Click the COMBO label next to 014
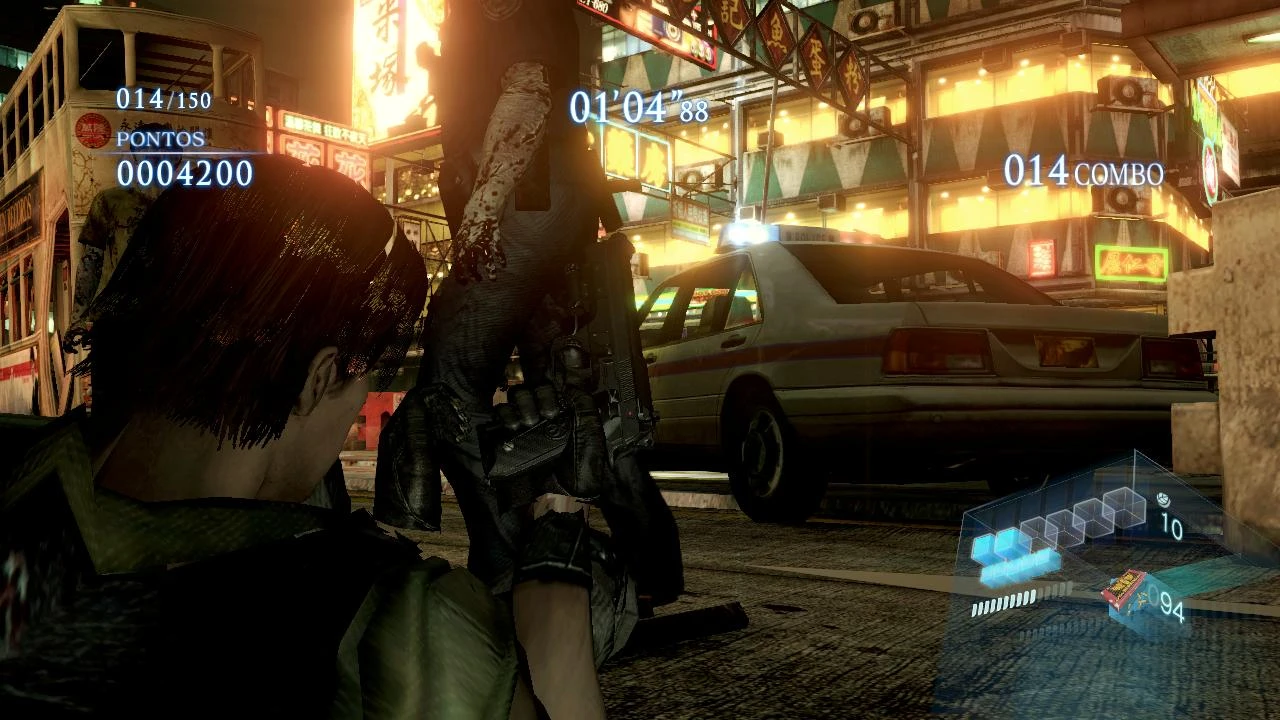1280x720 pixels. (1122, 175)
